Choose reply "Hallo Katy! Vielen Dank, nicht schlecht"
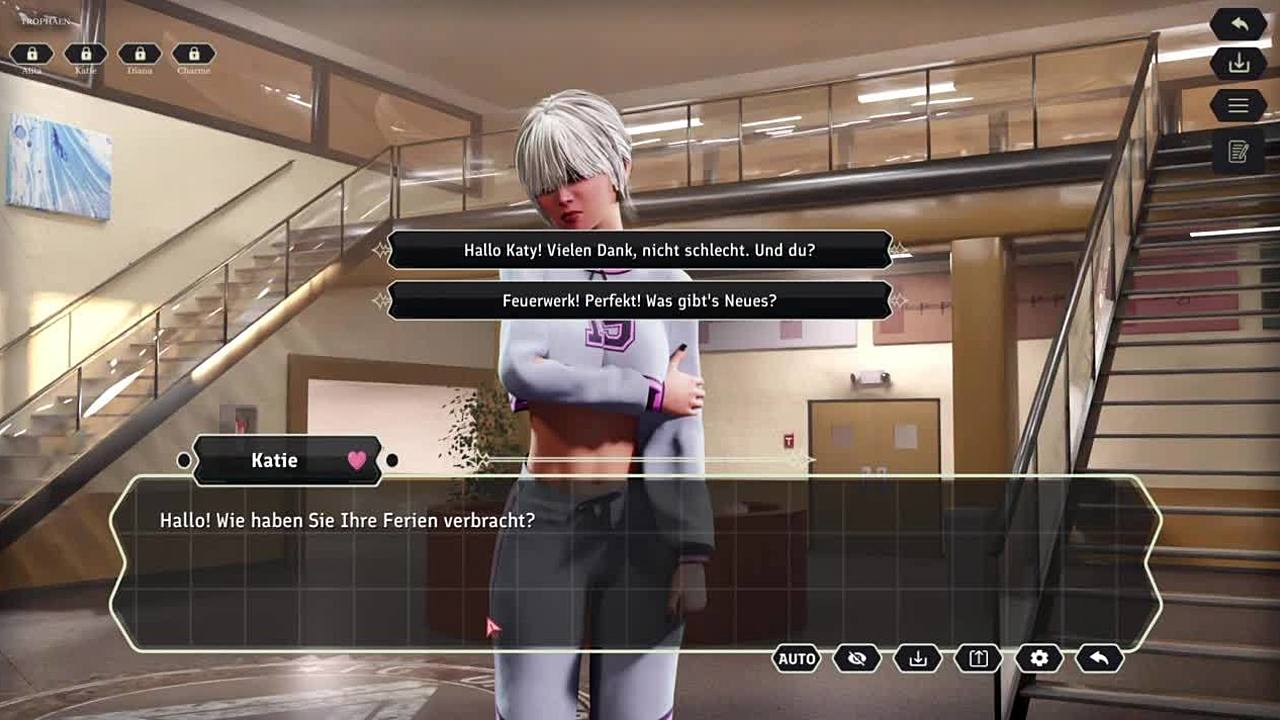 [639, 250]
